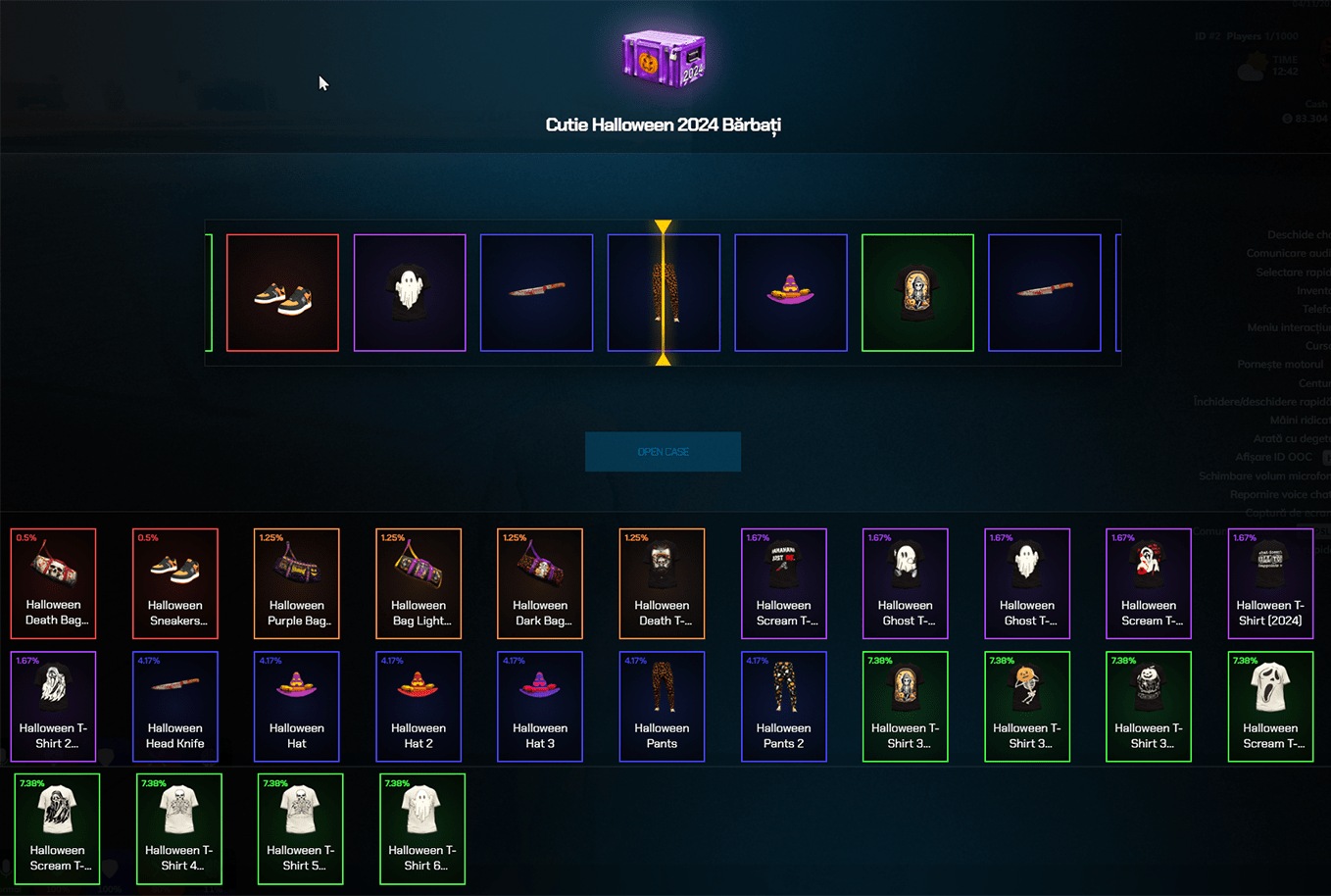The image size is (1331, 896).
Task: Click the leopard pants under the yellow marker
Action: [664, 292]
